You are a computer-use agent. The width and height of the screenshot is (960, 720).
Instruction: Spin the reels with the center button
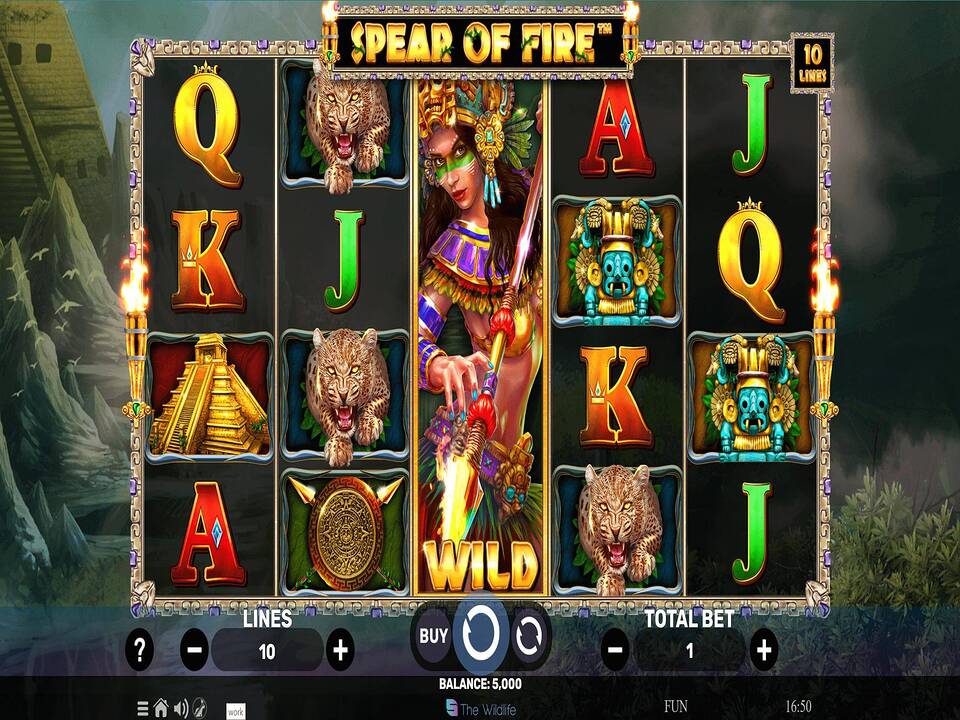click(x=480, y=635)
